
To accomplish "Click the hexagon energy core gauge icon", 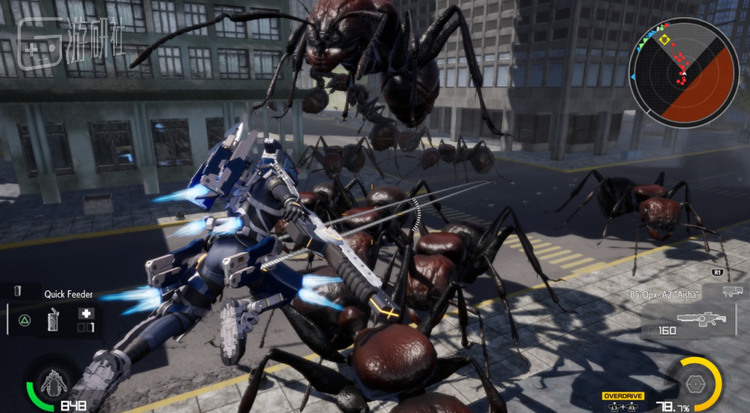I will tap(696, 382).
